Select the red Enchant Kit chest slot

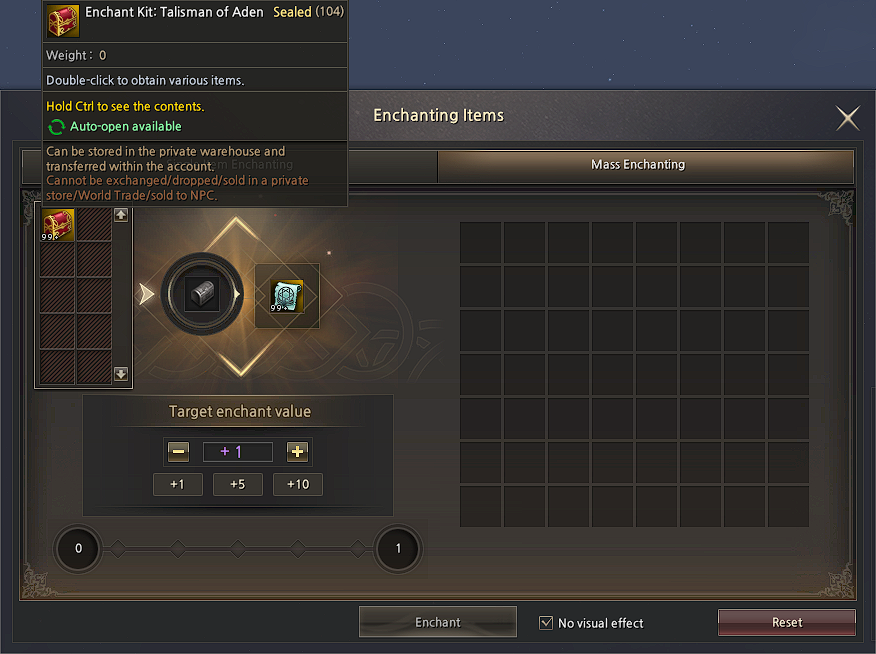point(57,224)
